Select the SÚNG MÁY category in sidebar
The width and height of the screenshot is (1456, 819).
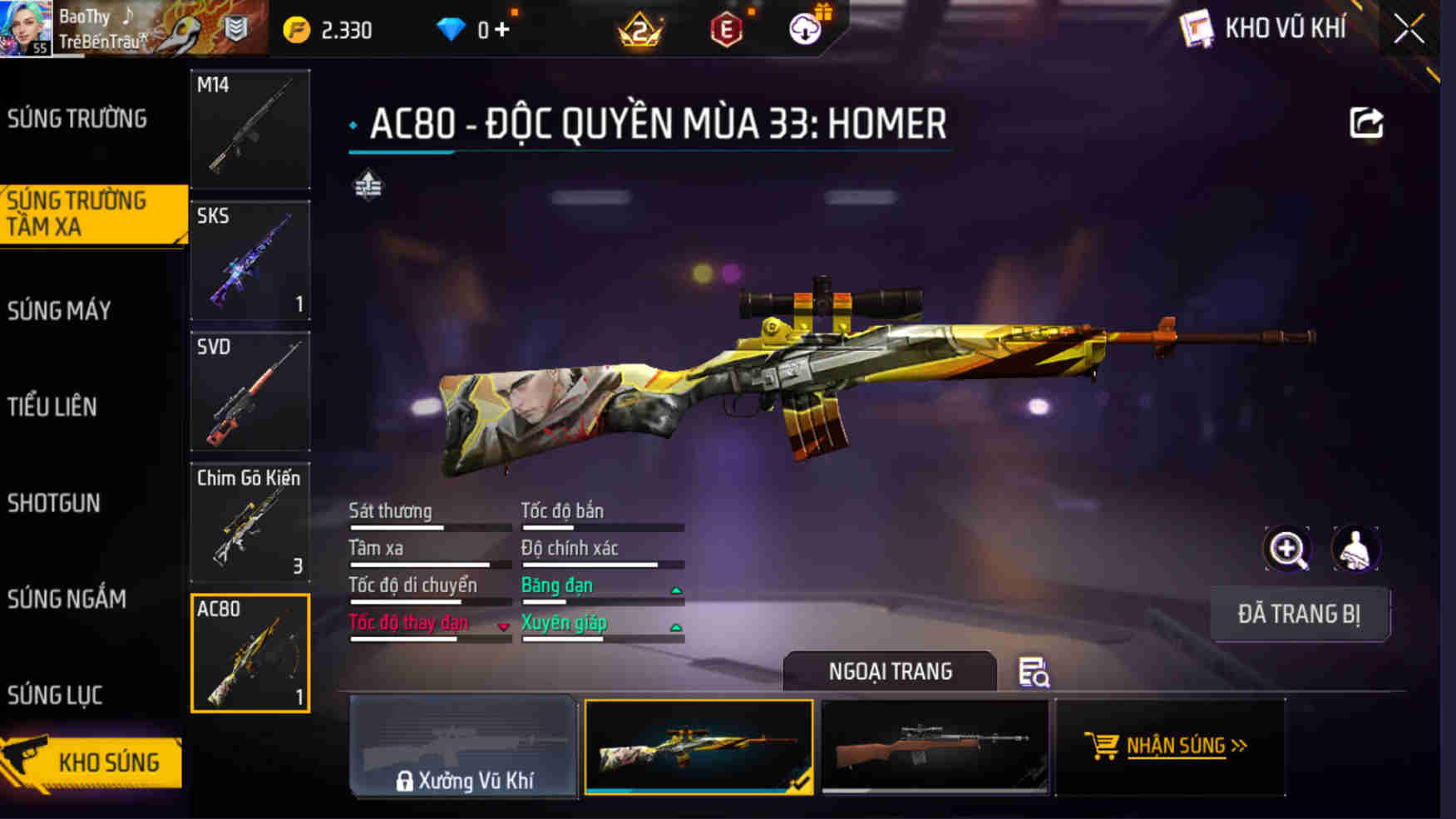[x=58, y=309]
